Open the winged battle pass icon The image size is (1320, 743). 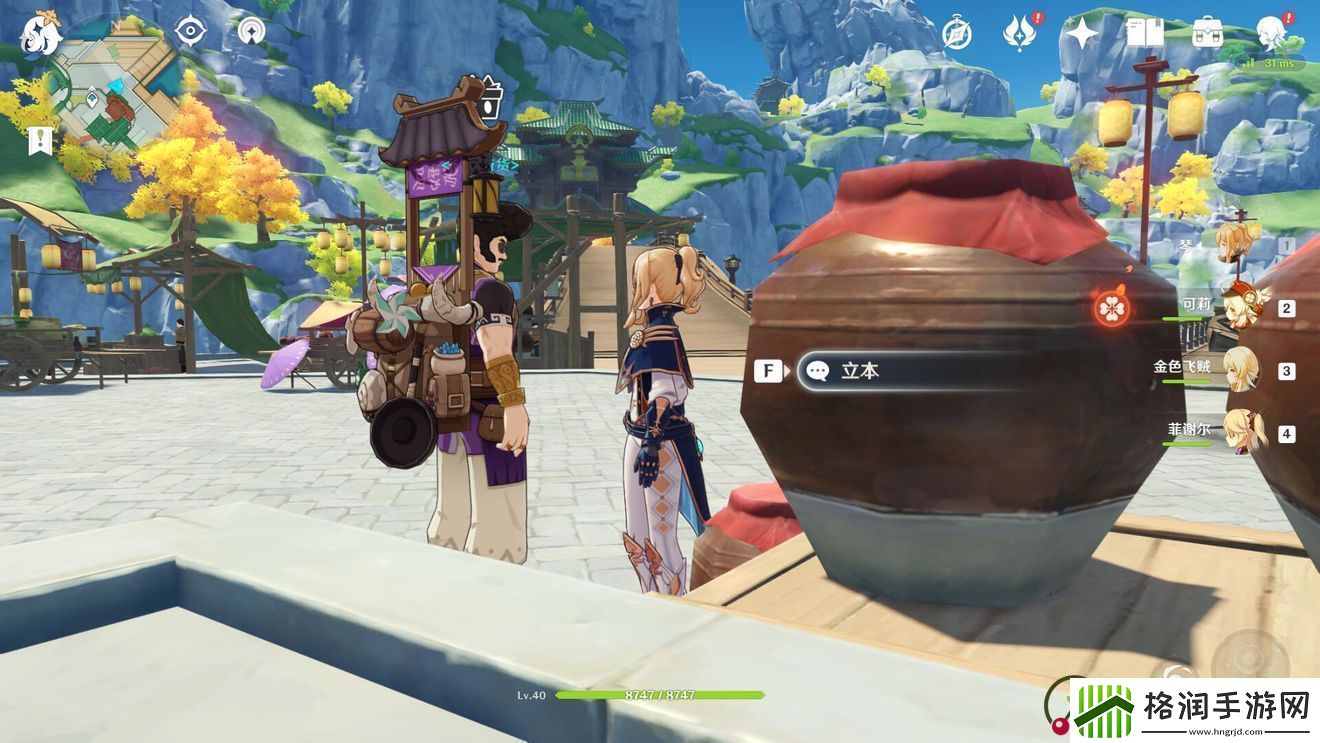(1020, 33)
